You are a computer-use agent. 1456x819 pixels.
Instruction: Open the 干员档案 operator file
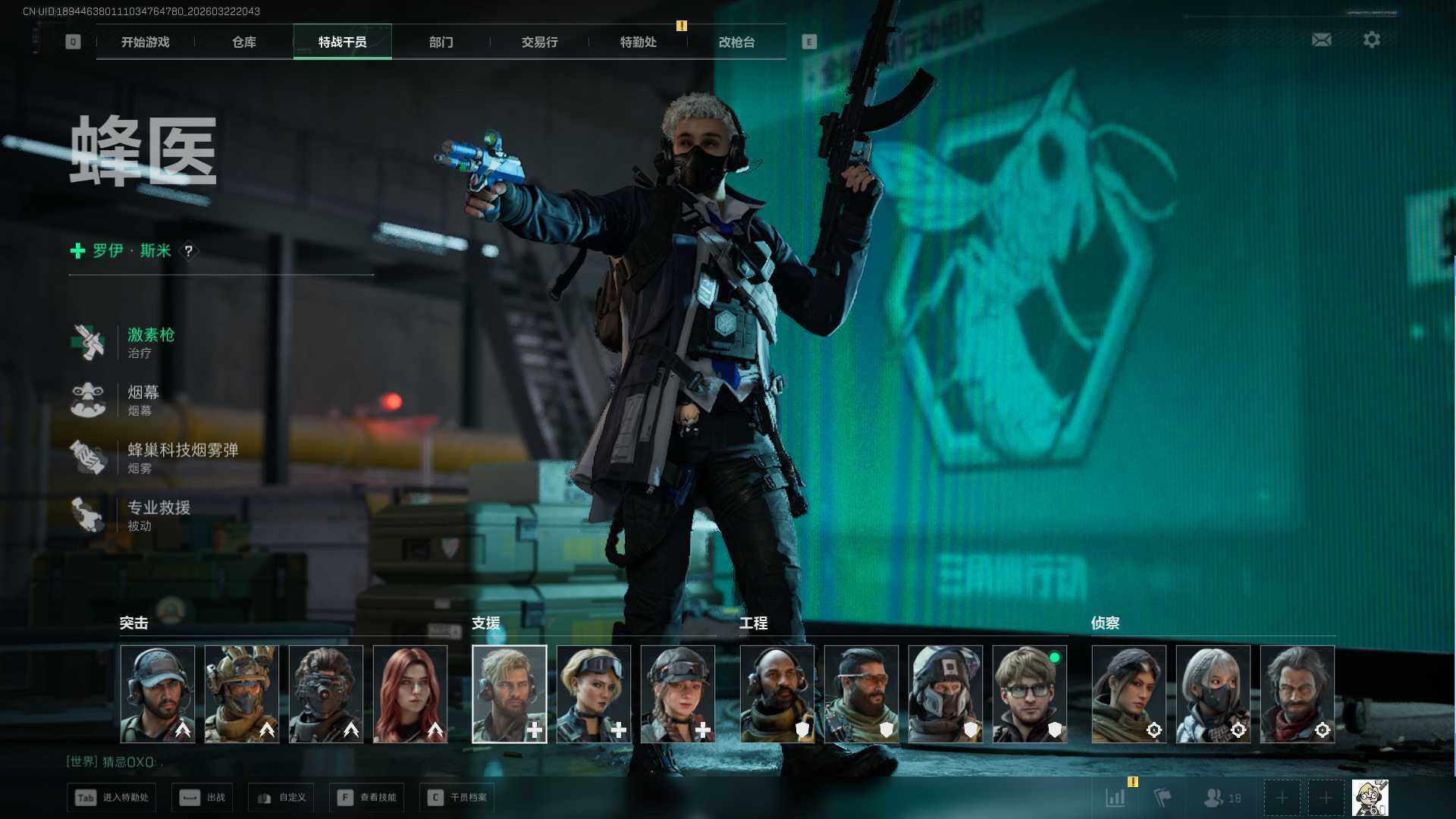tap(457, 798)
